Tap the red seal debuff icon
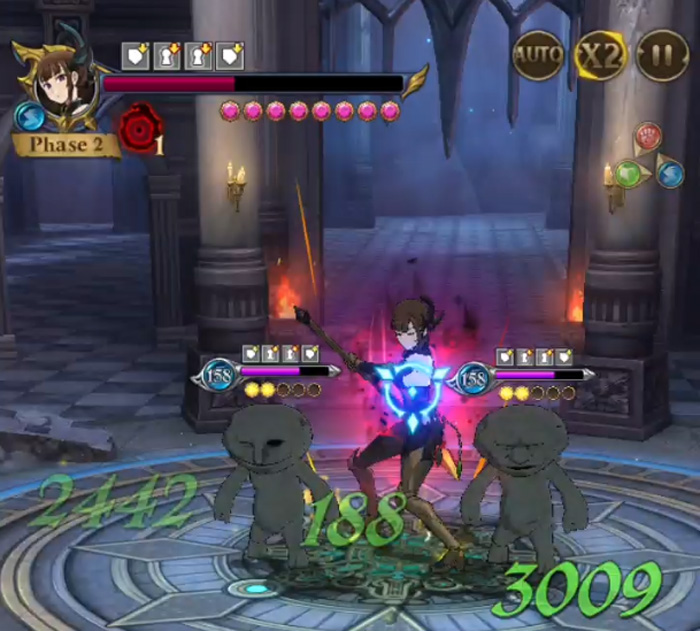700x631 pixels. point(139,130)
